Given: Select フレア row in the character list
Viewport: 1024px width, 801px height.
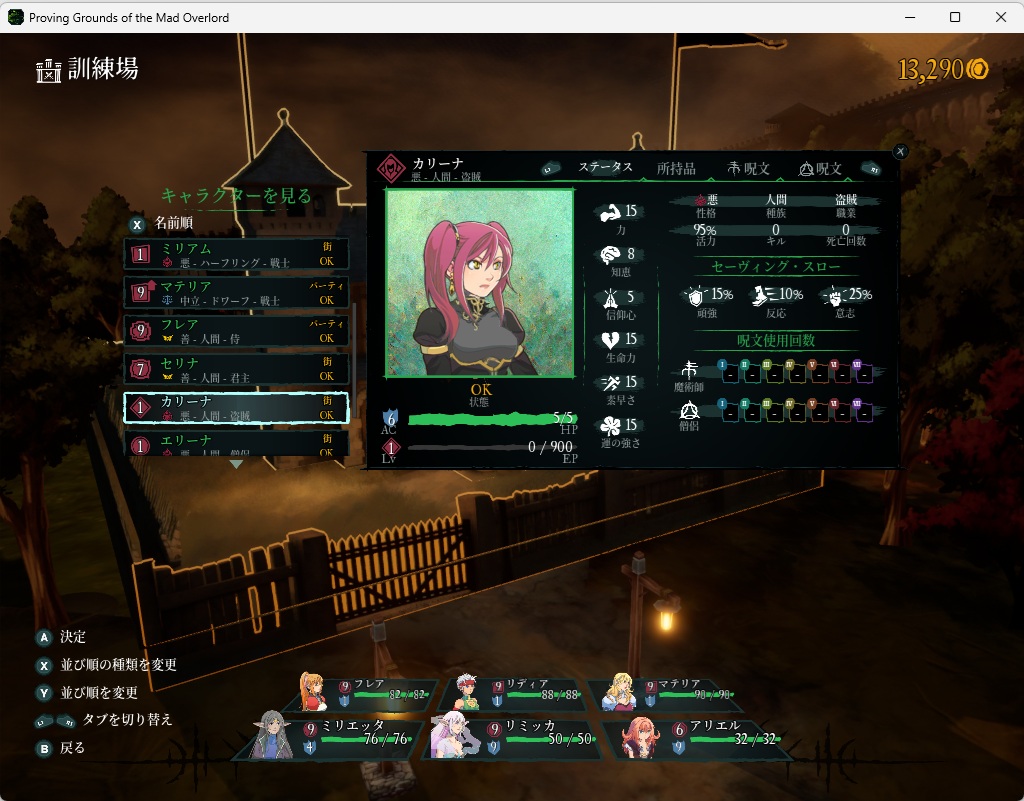Looking at the screenshot, I should [236, 331].
